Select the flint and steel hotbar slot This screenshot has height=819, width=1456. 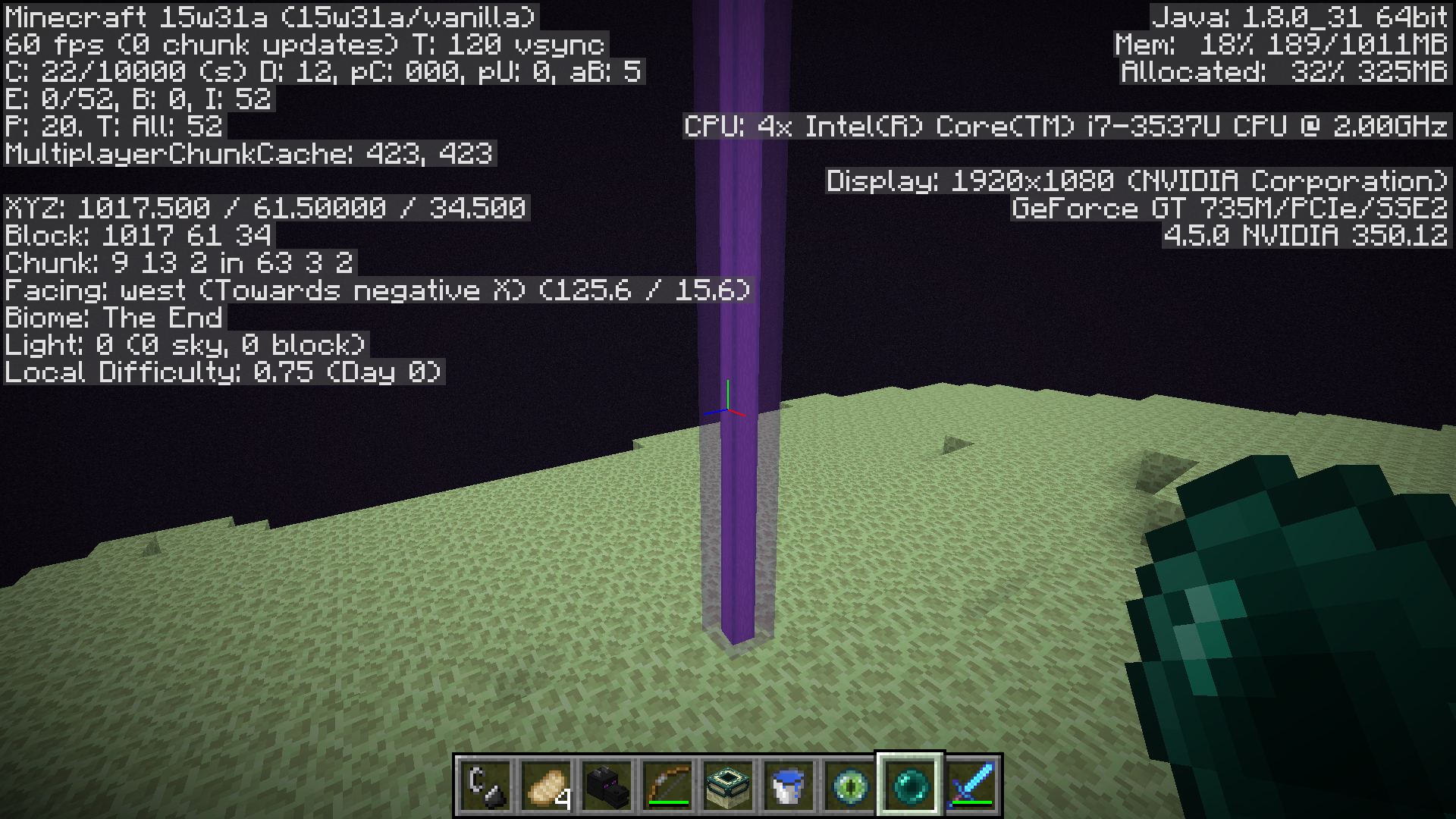coord(485,786)
